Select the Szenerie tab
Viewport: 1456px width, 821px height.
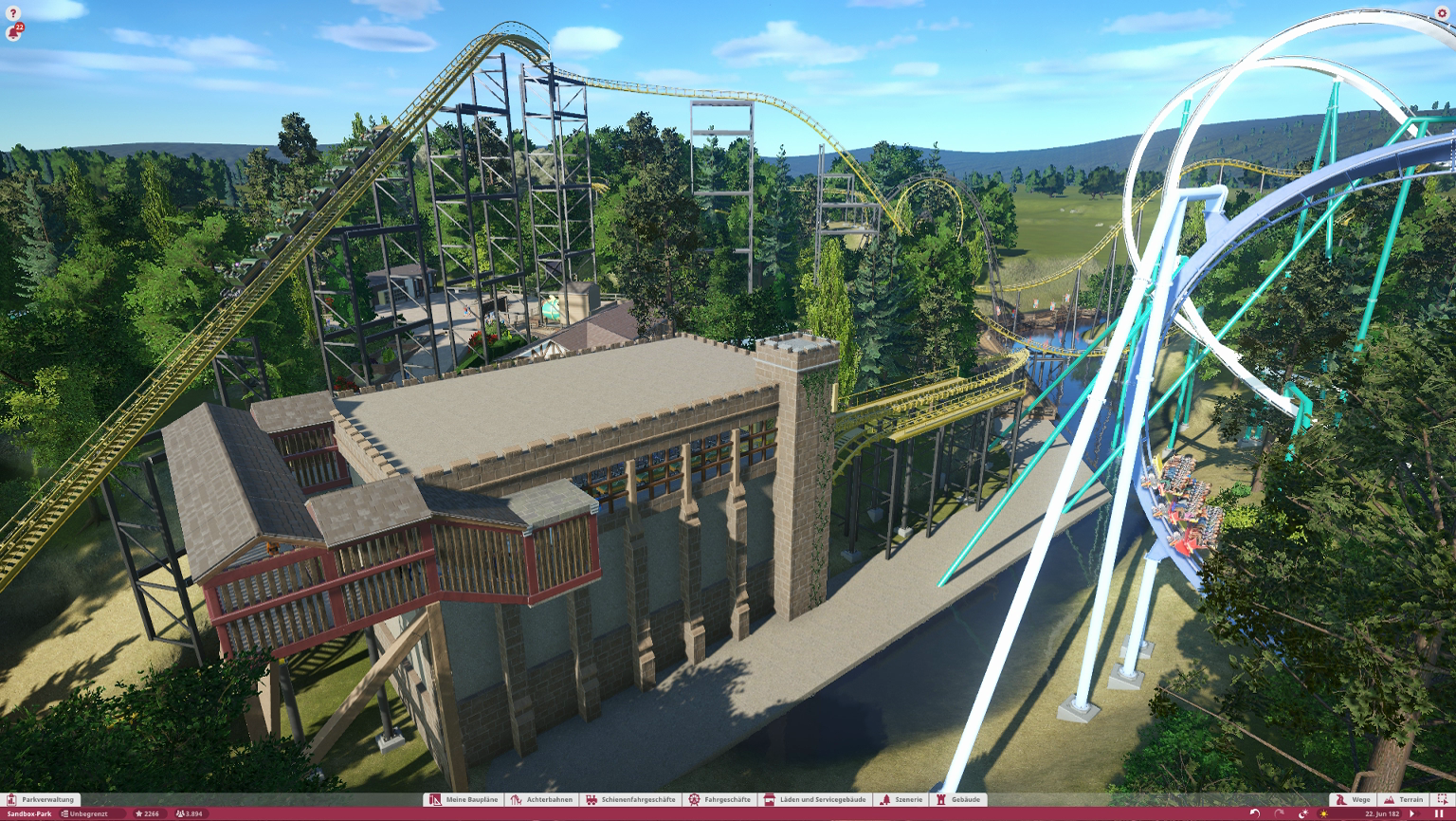click(901, 799)
